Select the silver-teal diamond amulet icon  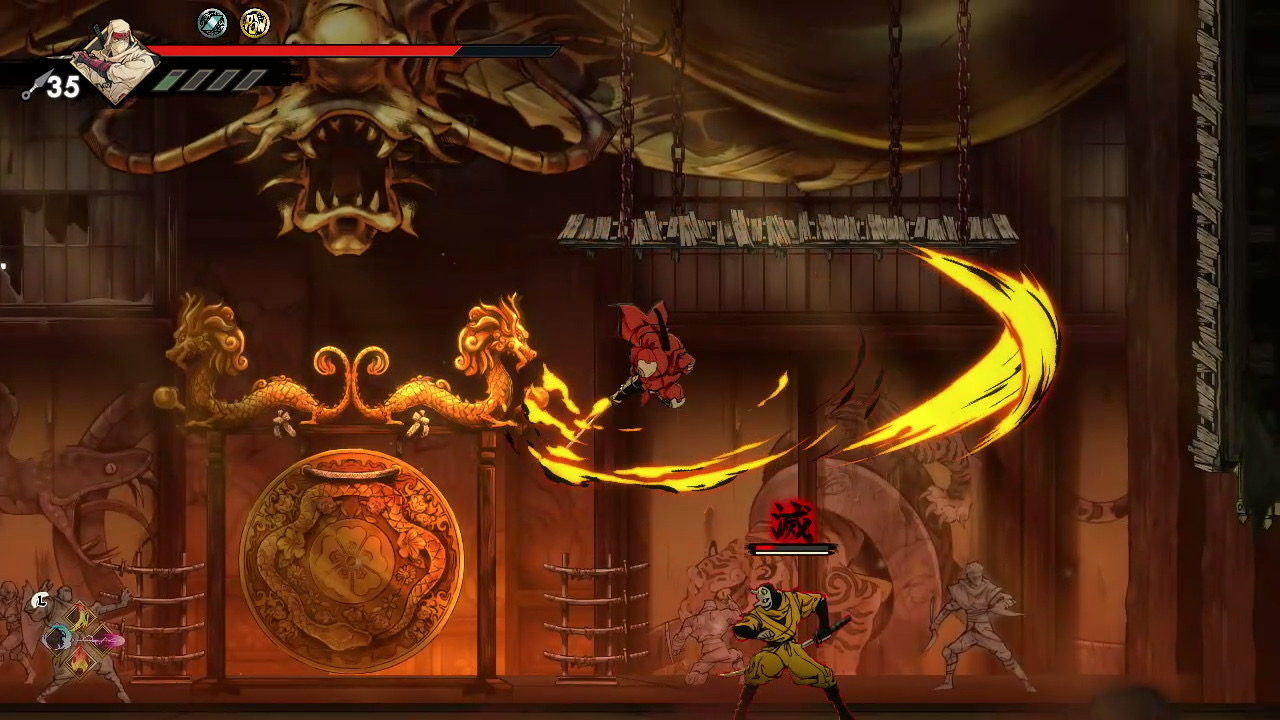click(212, 22)
